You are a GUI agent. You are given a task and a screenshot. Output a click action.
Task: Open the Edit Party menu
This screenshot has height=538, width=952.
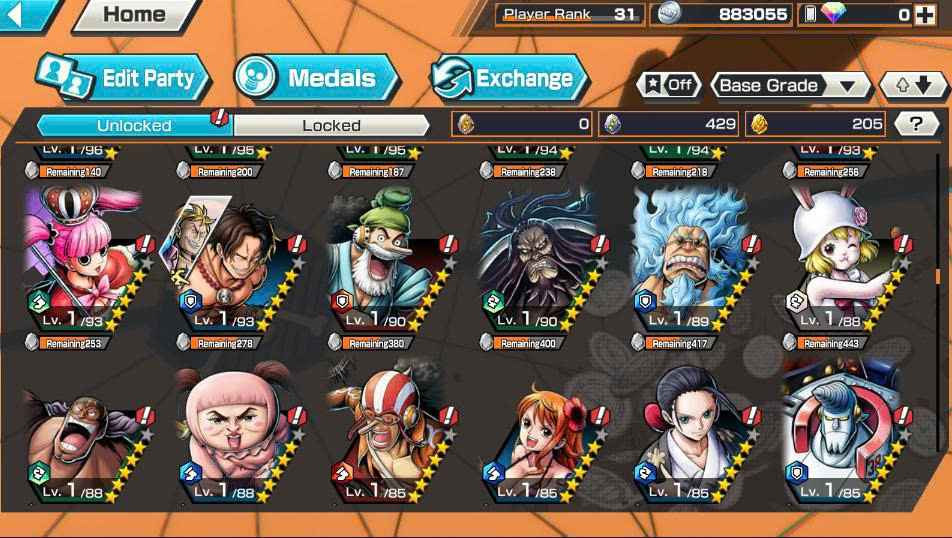click(125, 78)
